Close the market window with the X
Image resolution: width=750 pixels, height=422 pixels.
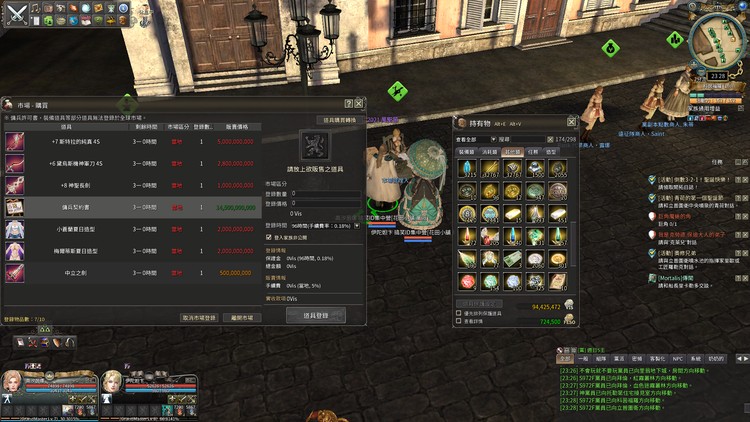[x=360, y=104]
